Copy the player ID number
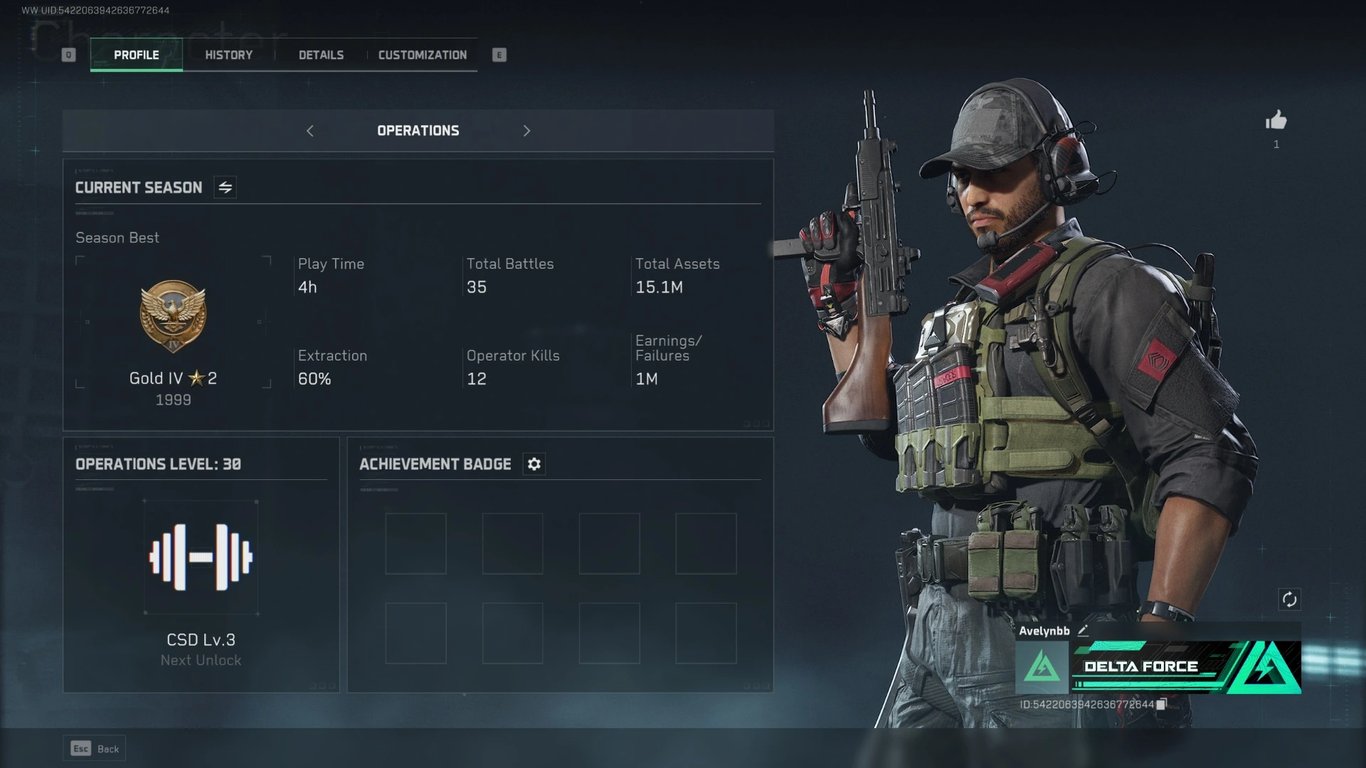The width and height of the screenshot is (1366, 768). click(x=1161, y=705)
